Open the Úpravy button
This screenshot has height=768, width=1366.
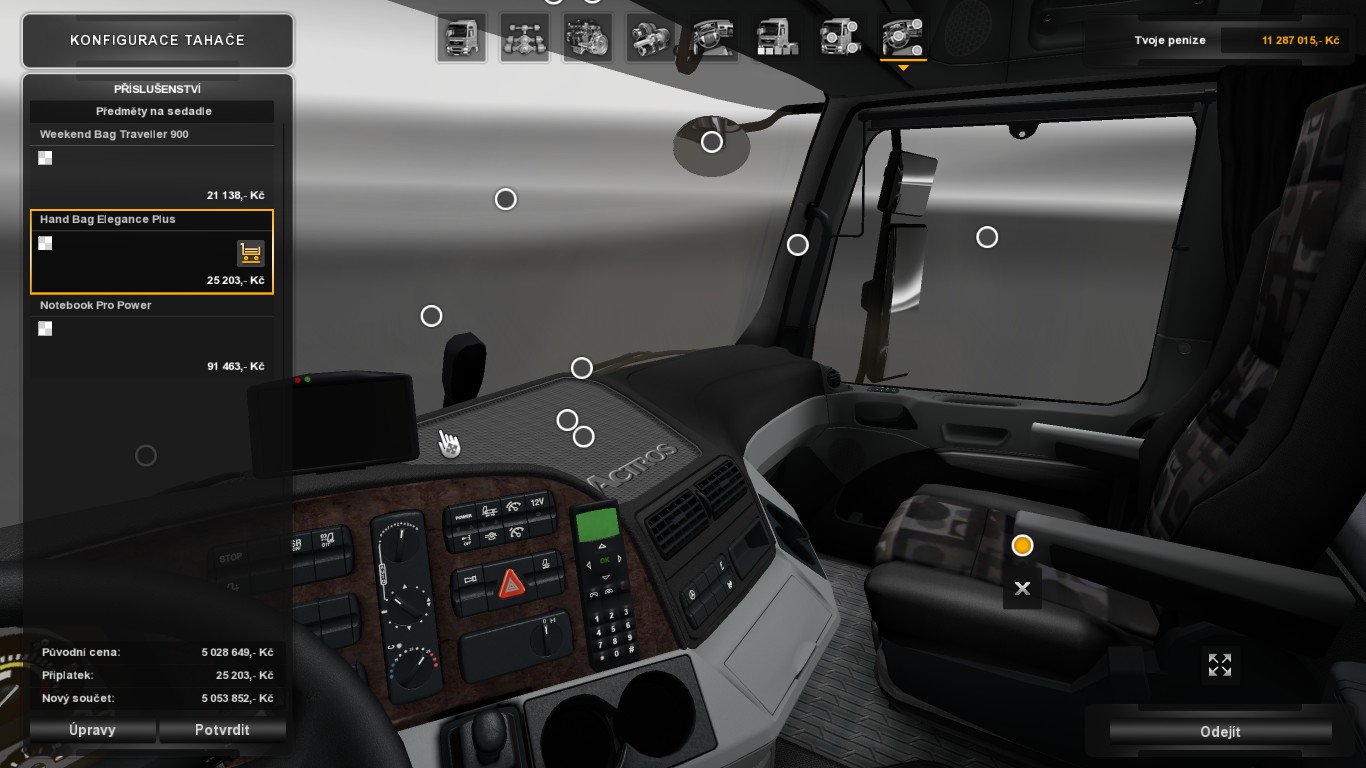tap(93, 730)
